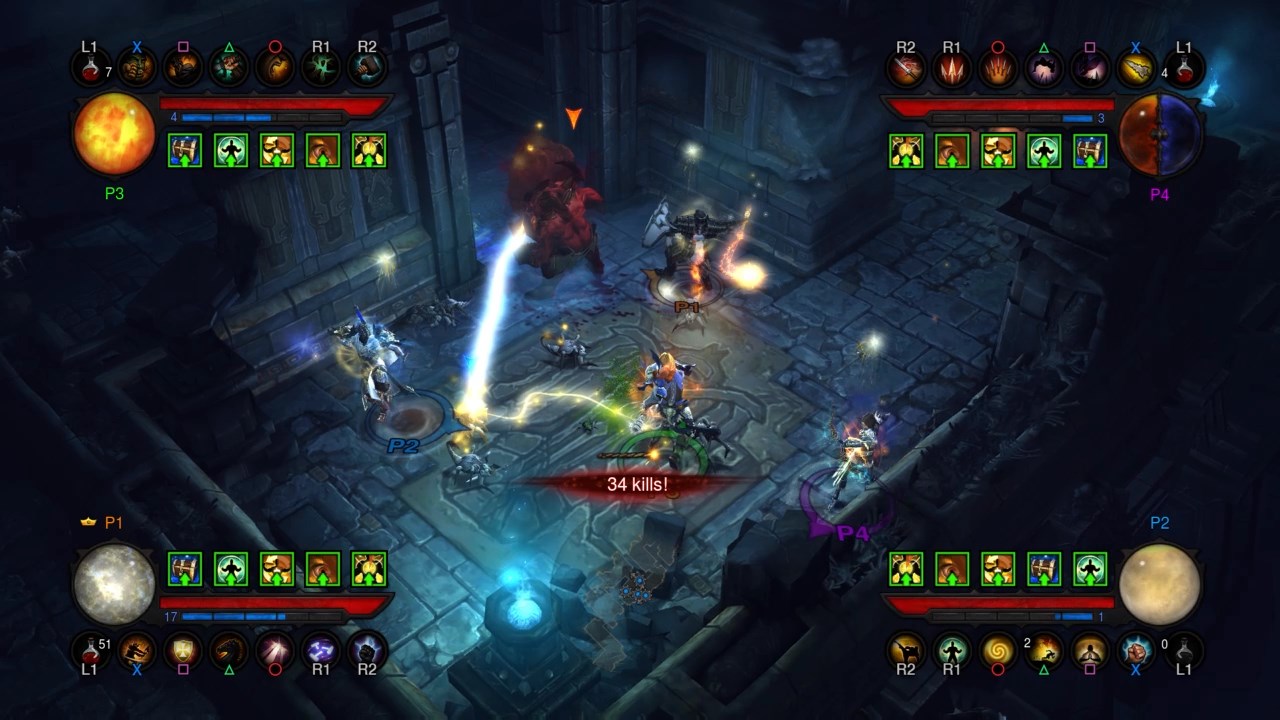The height and width of the screenshot is (720, 1280).
Task: Choose P2's treasure chest buff icon
Action: (x=1044, y=569)
